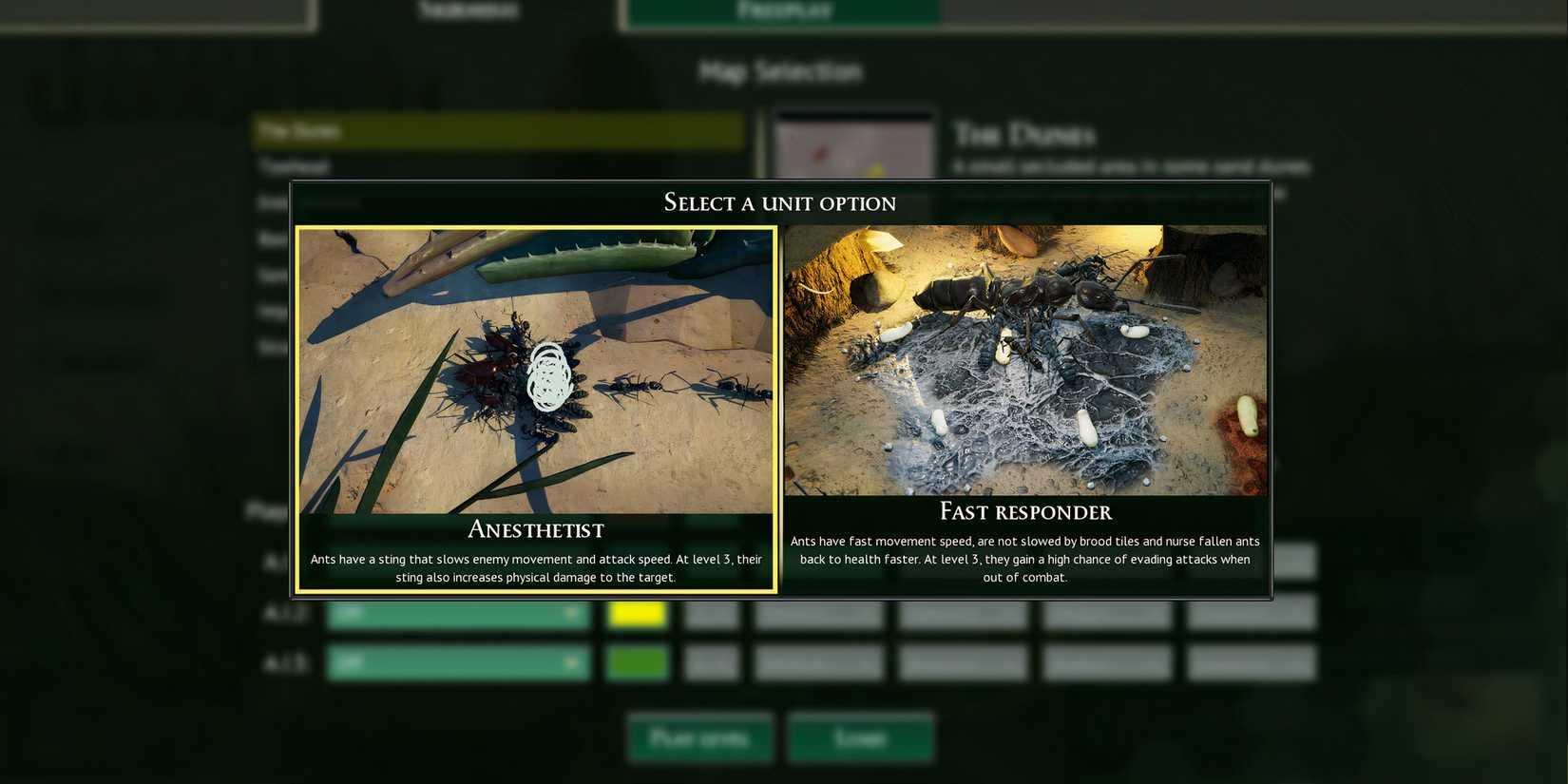
Task: Switch to the Skirmish tab
Action: pos(468,10)
